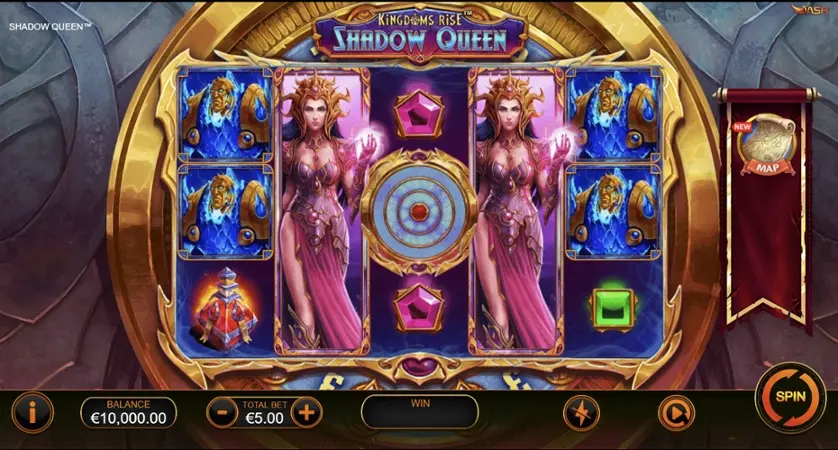Increase total bet with the plus button

pyautogui.click(x=307, y=411)
